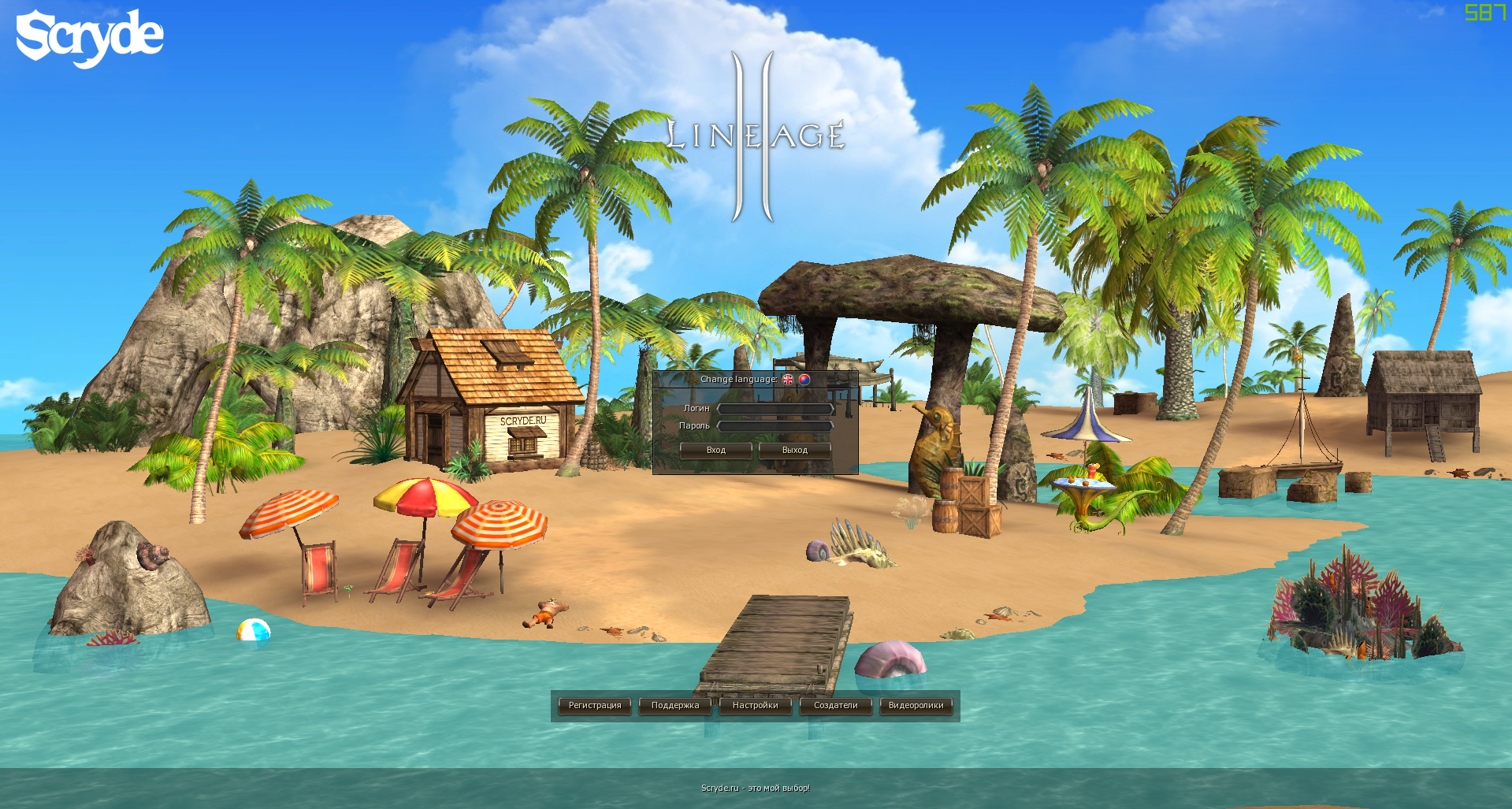
Task: Open the Настройки settings menu
Action: [756, 705]
